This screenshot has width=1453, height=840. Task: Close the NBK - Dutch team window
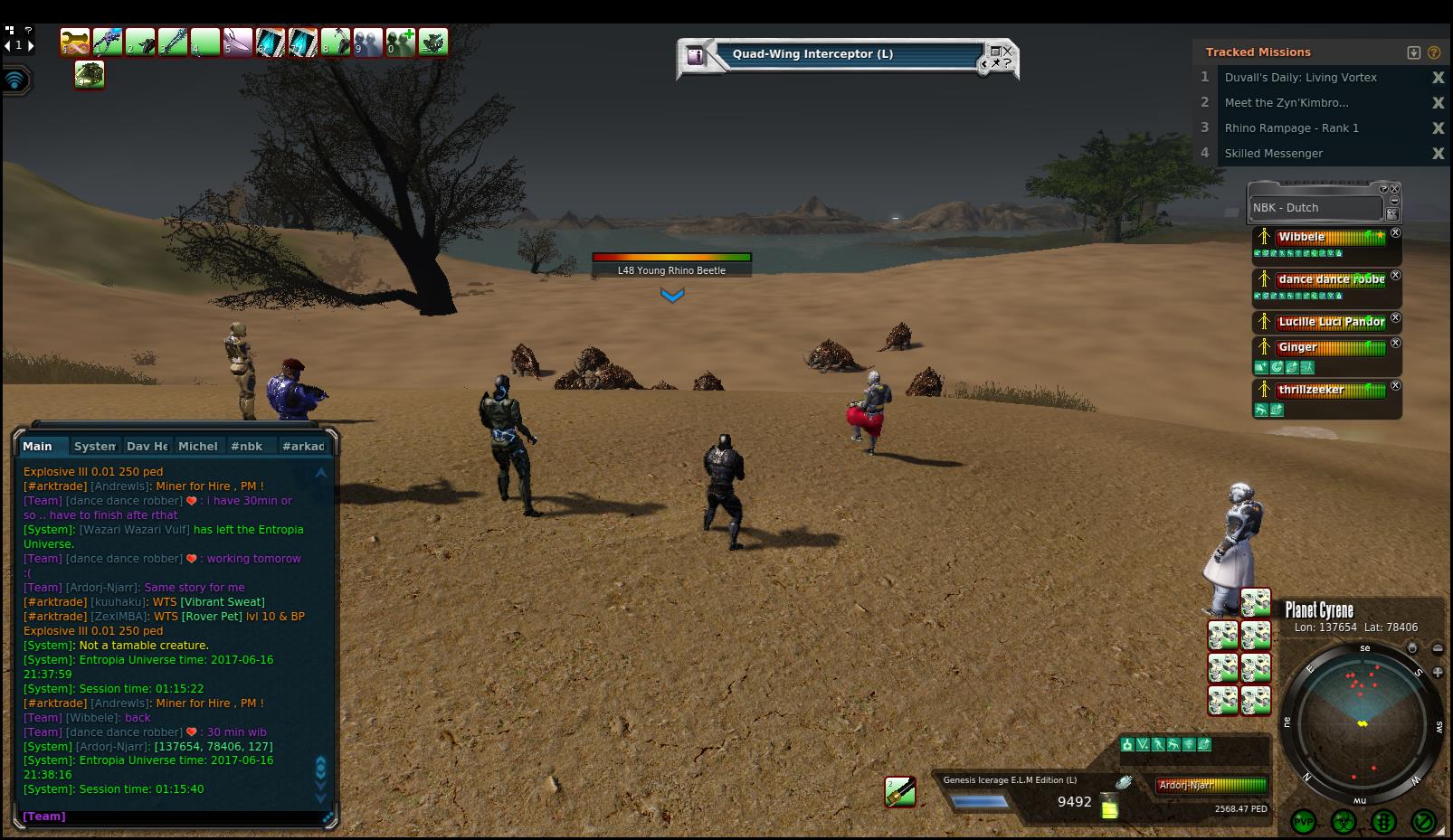coord(1394,189)
